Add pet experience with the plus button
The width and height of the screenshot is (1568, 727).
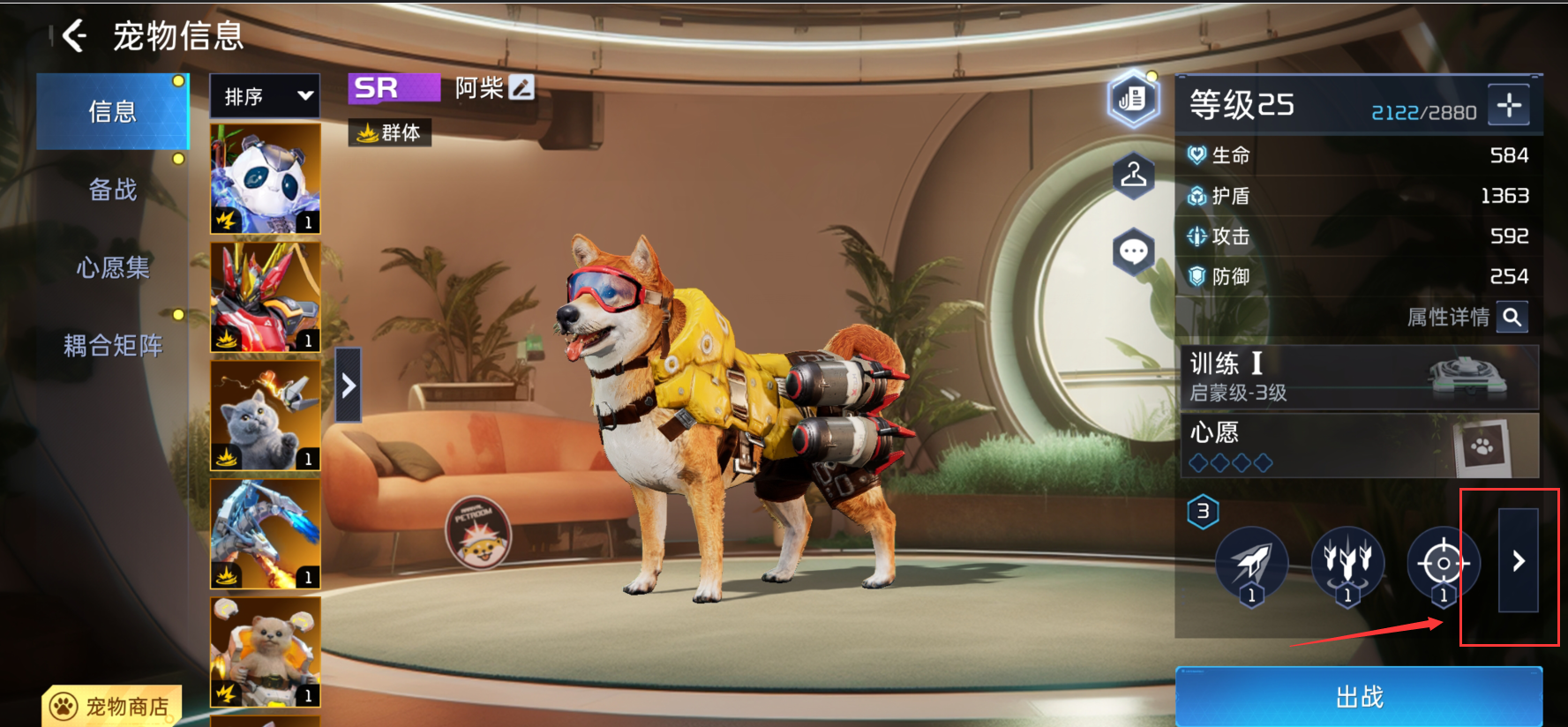(x=1509, y=106)
